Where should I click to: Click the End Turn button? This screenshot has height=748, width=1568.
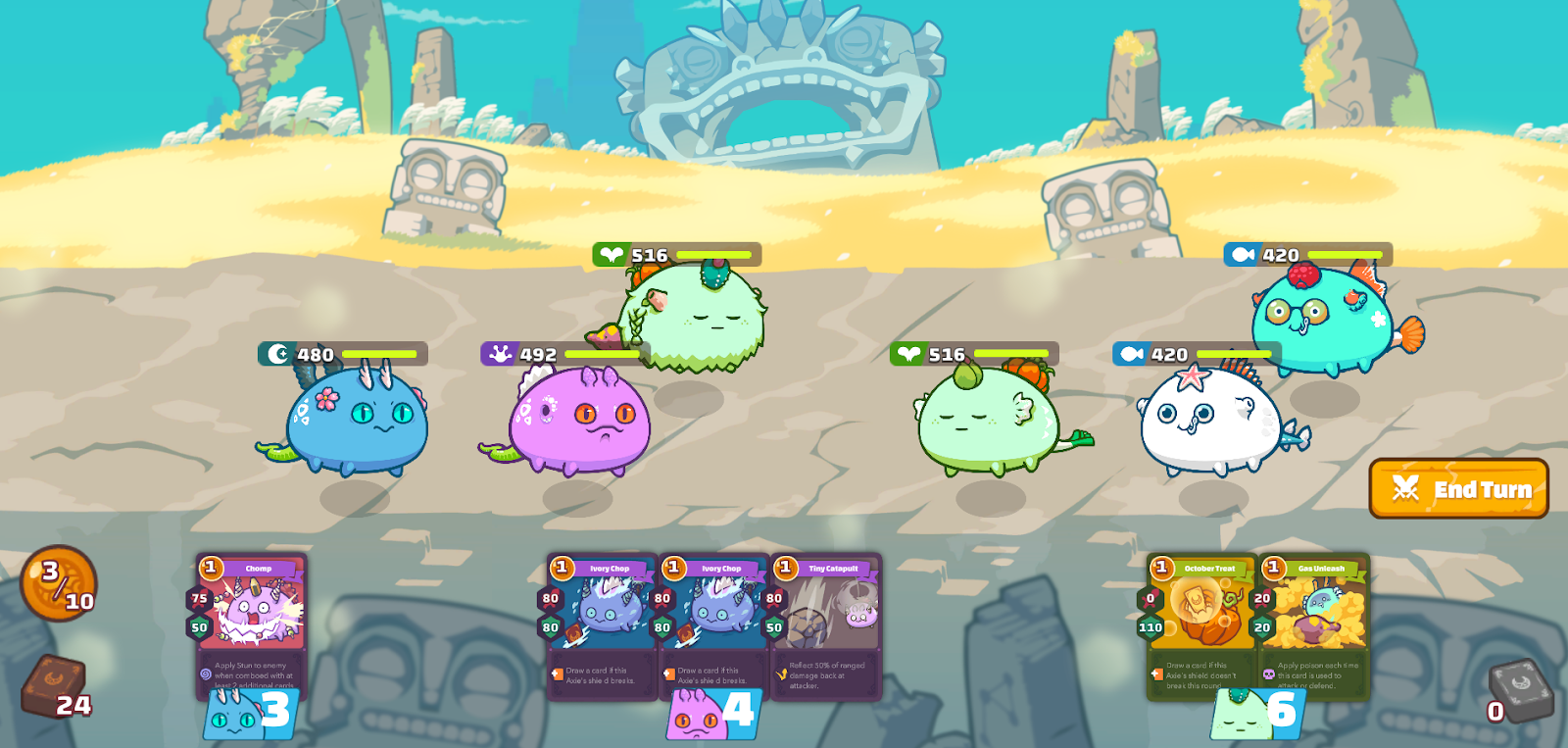pyautogui.click(x=1458, y=488)
